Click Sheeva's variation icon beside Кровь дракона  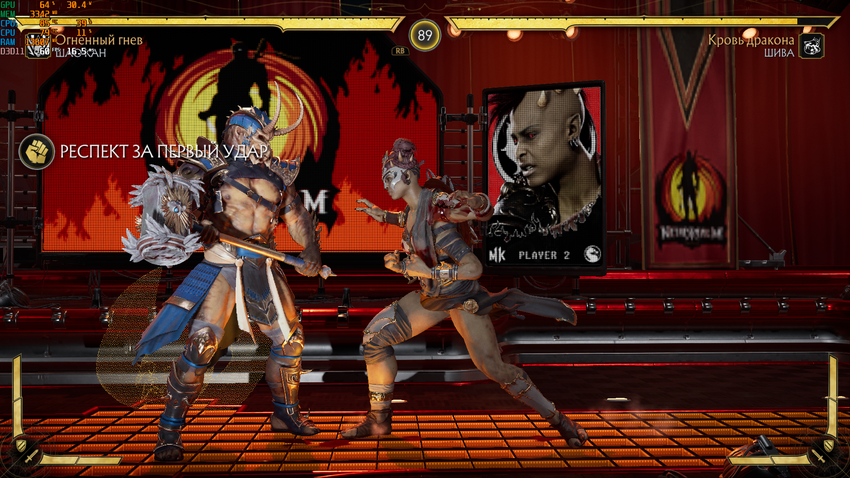coord(812,45)
